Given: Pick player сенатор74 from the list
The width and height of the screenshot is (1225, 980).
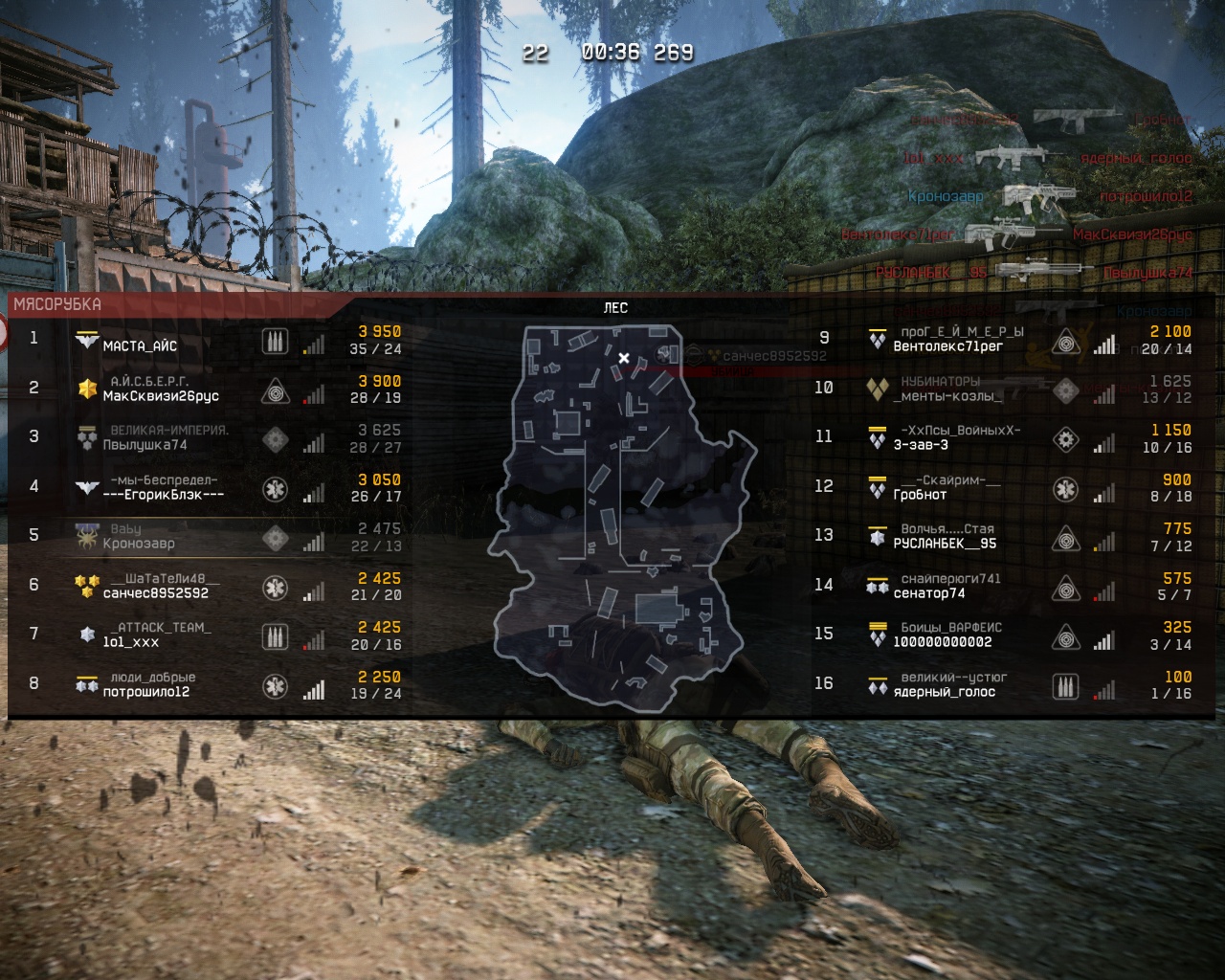Looking at the screenshot, I should 929,593.
